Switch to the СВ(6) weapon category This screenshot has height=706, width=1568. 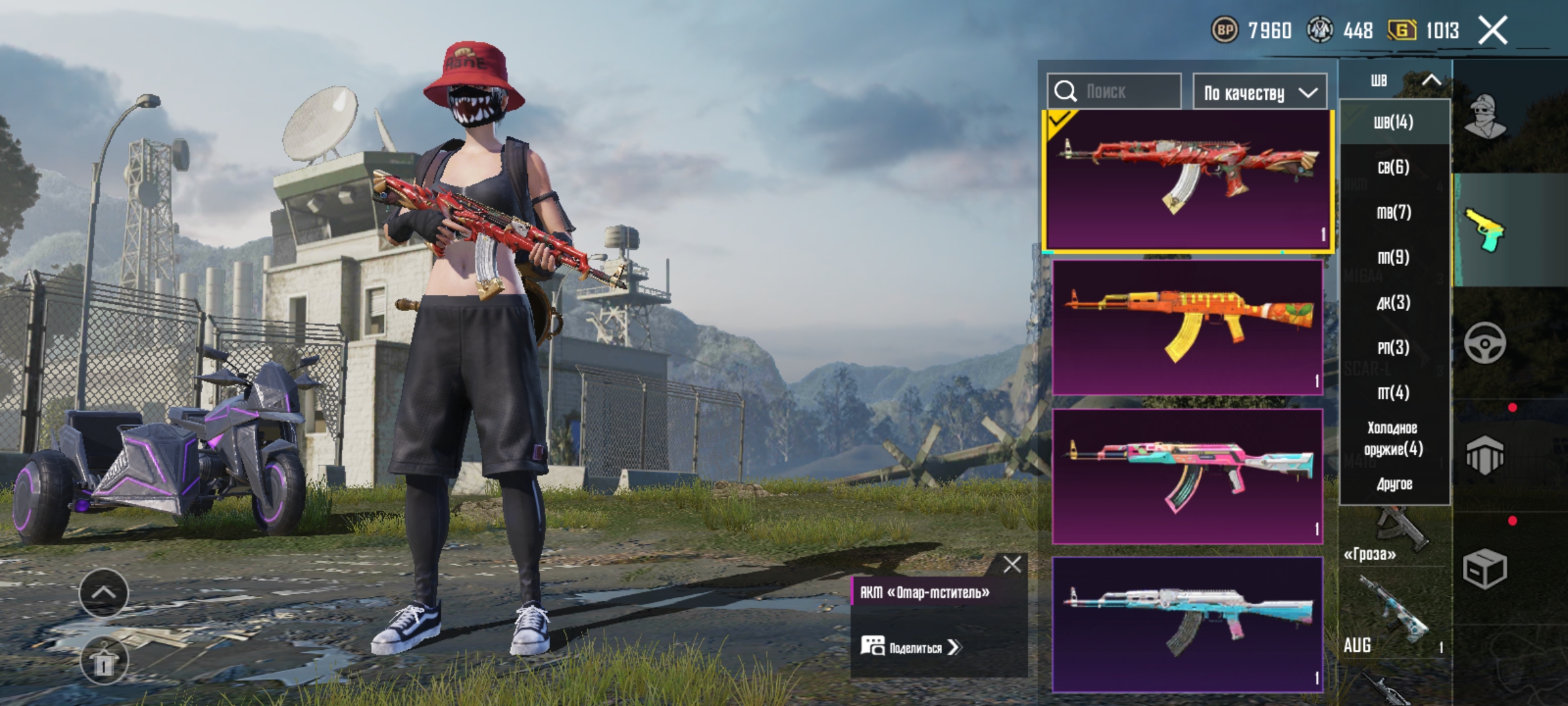coord(1394,167)
